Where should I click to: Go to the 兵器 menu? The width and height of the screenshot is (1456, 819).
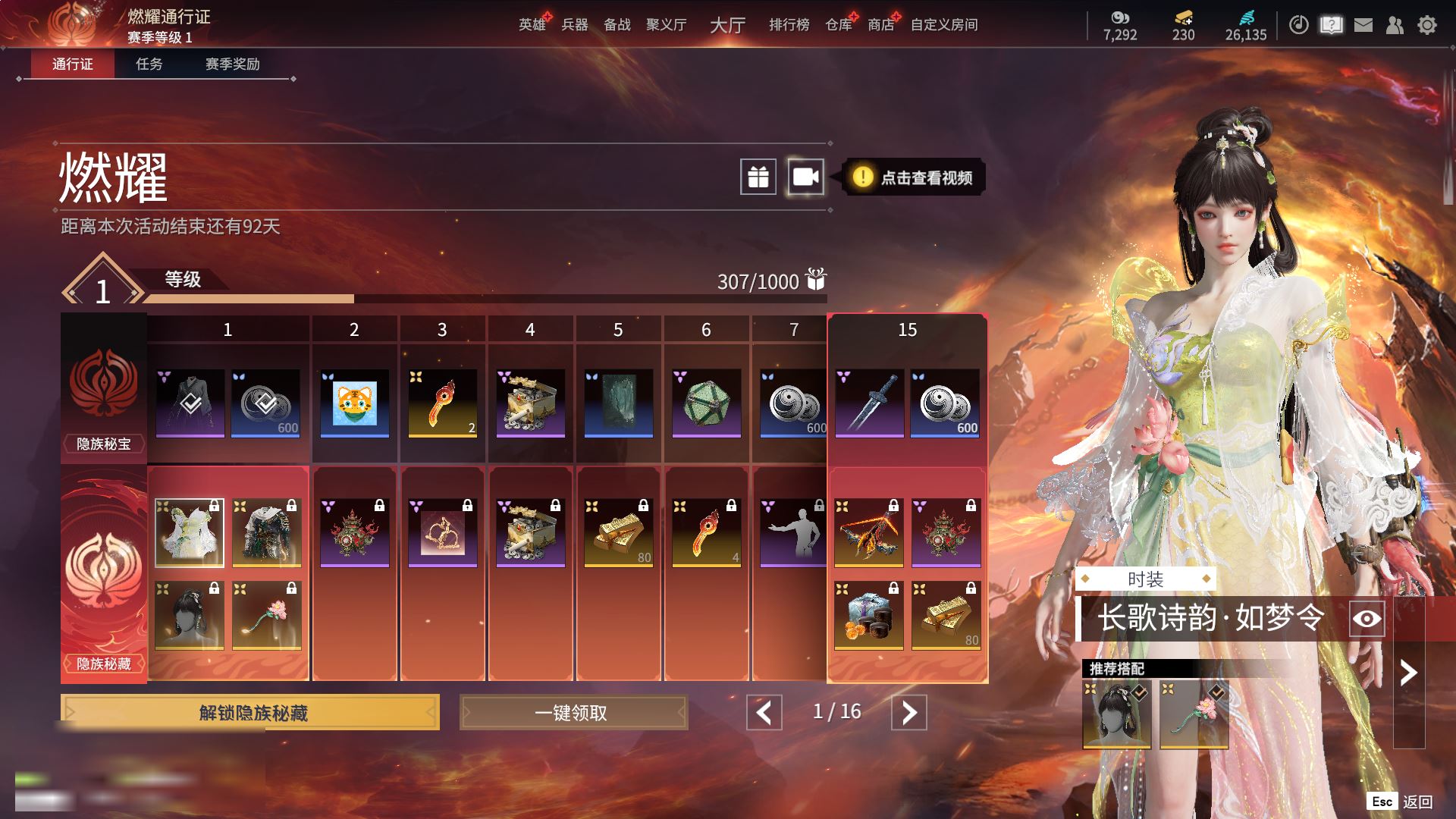(575, 25)
